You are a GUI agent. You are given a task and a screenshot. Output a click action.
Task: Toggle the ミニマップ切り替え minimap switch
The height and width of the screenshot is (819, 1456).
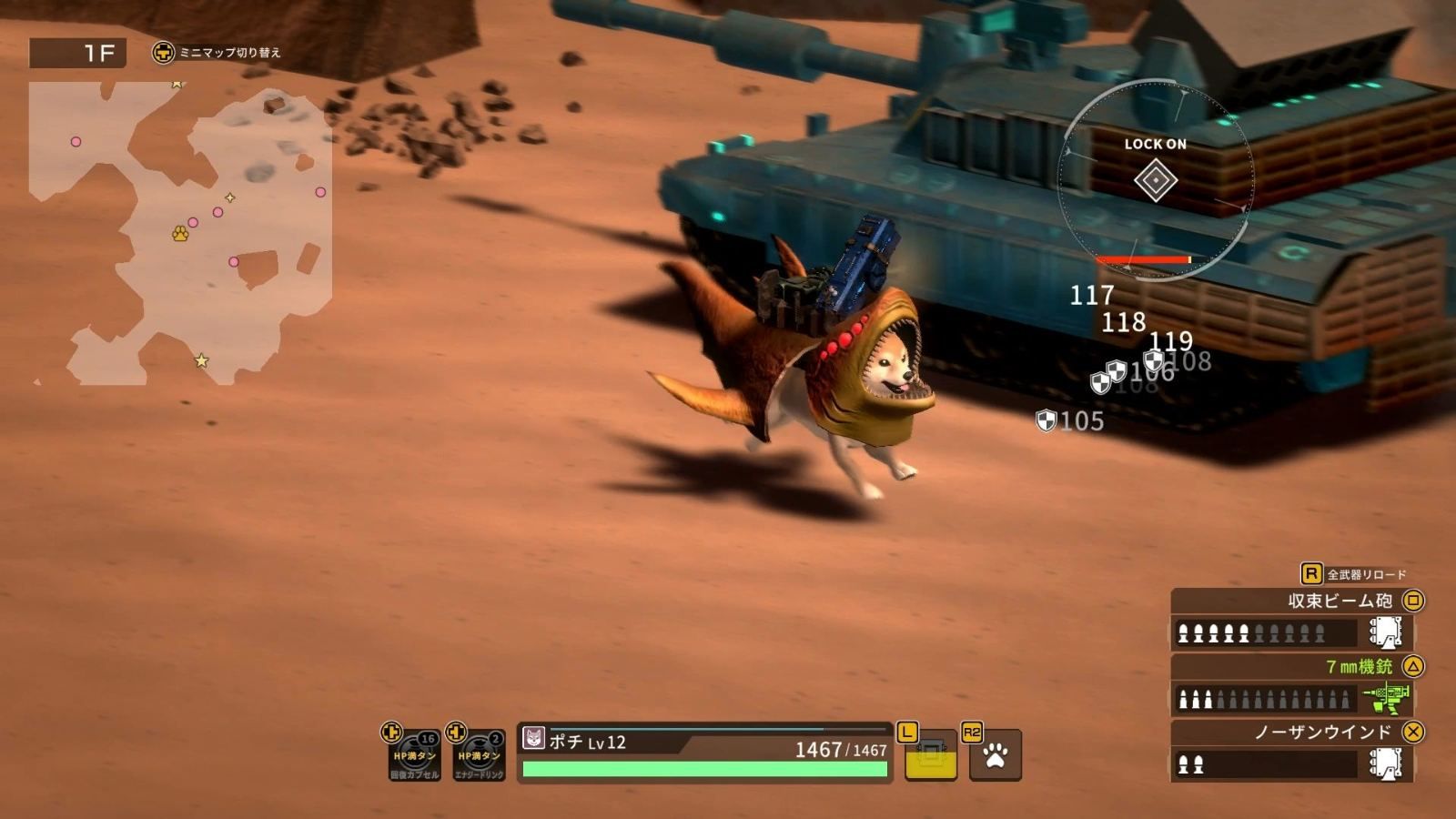(x=231, y=55)
